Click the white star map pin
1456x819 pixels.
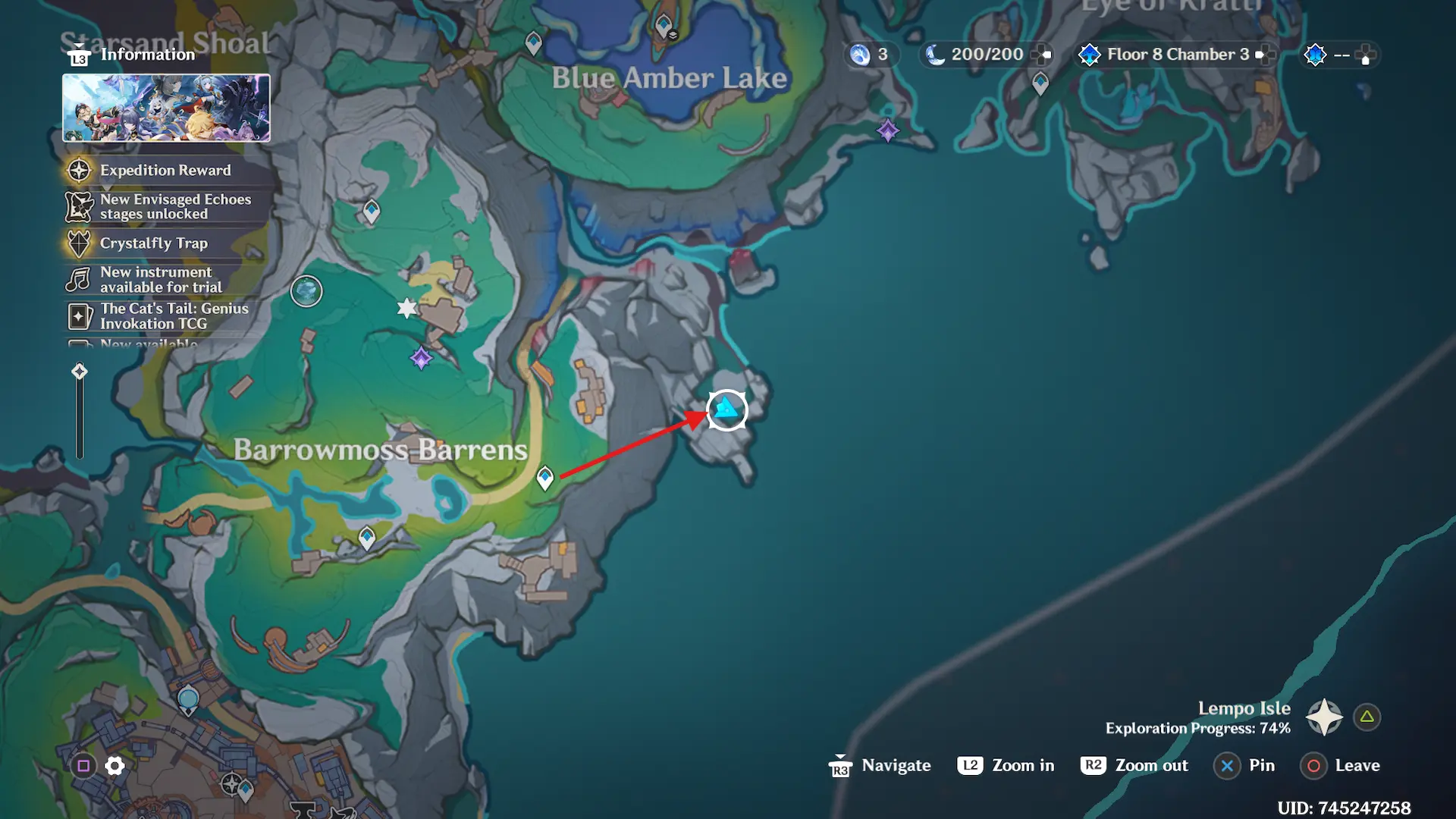point(407,308)
